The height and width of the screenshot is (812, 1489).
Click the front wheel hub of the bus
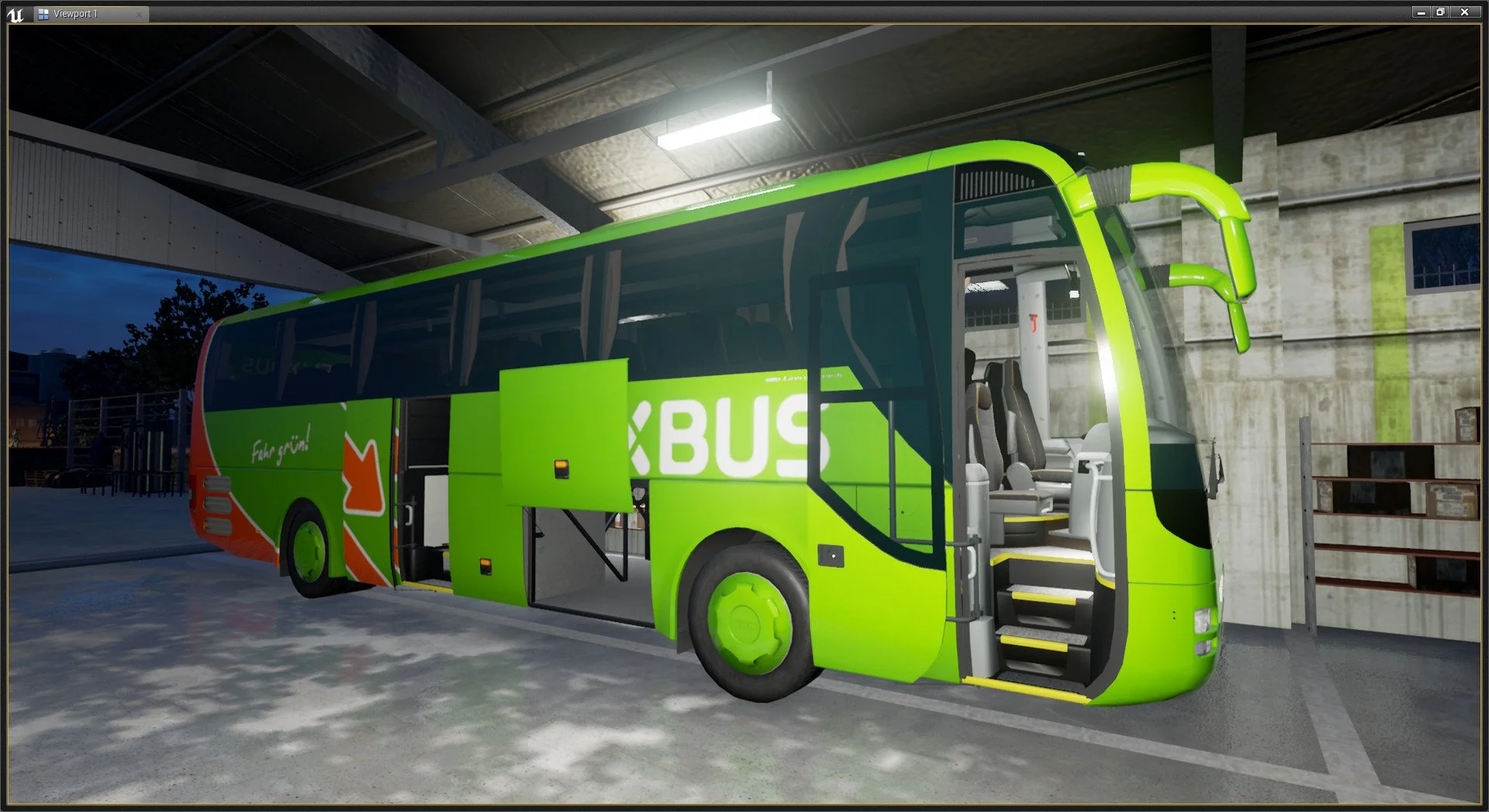(748, 620)
